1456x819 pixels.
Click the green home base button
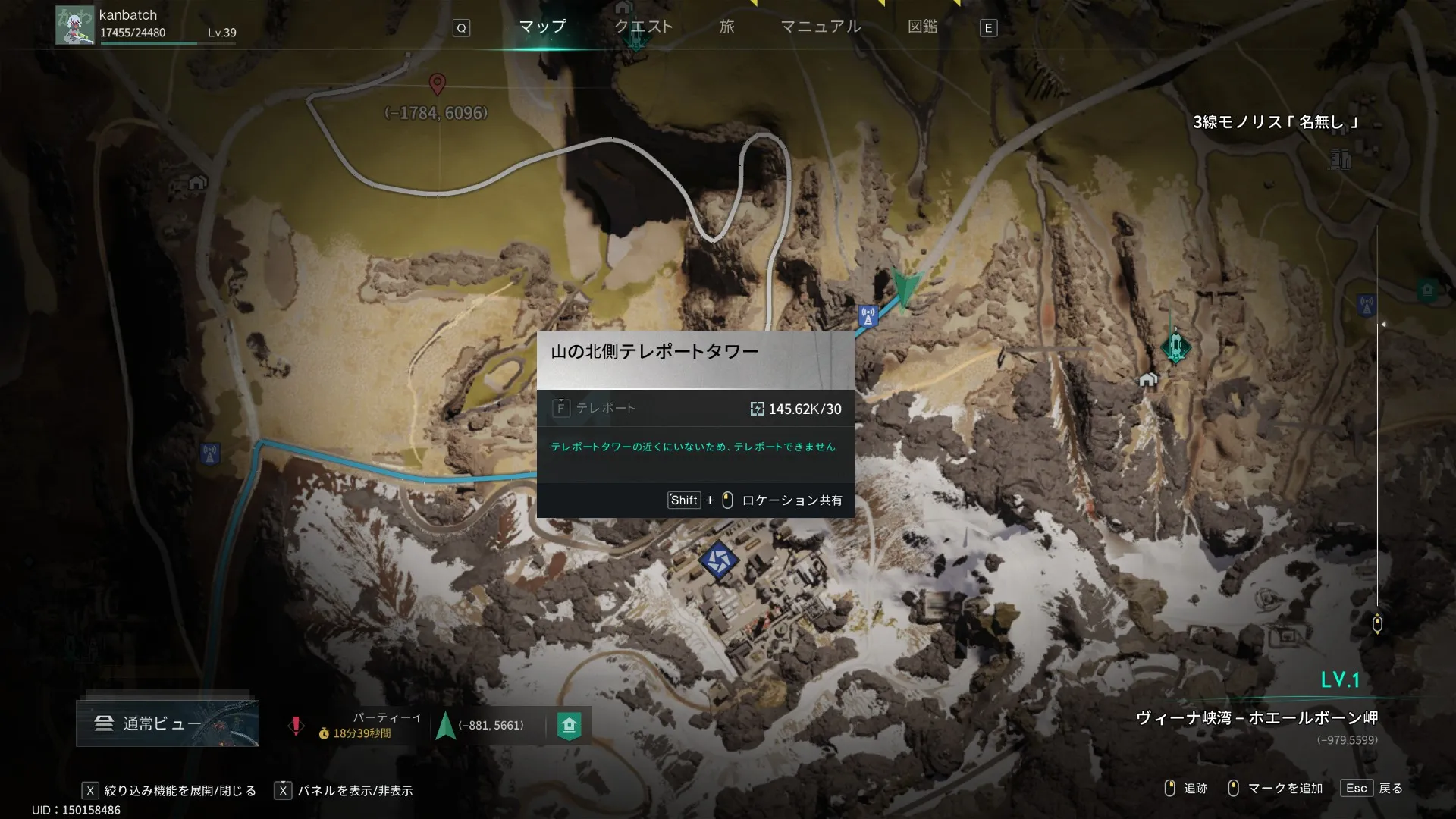click(x=569, y=726)
